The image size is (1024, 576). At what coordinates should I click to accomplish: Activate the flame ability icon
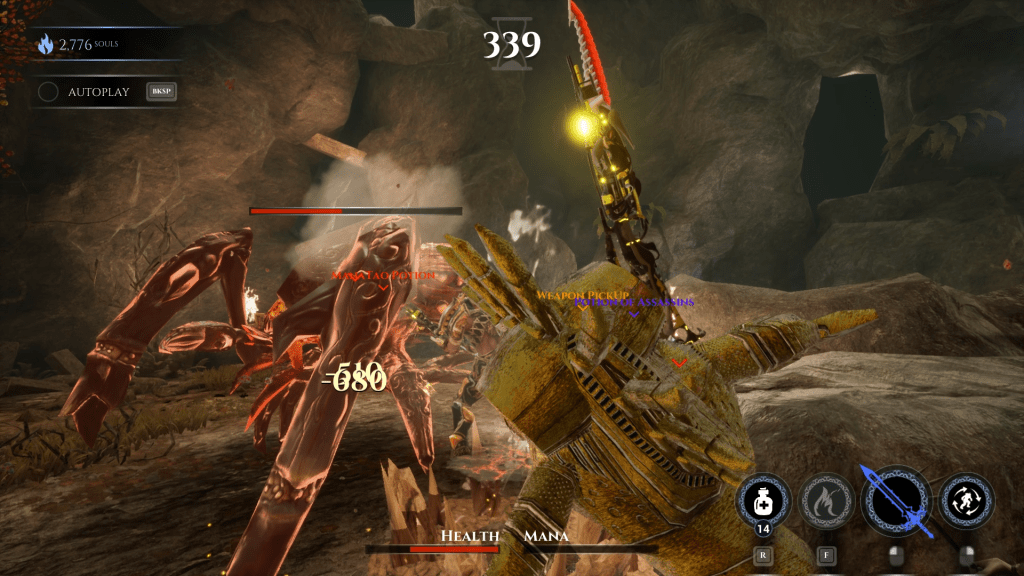click(x=826, y=501)
